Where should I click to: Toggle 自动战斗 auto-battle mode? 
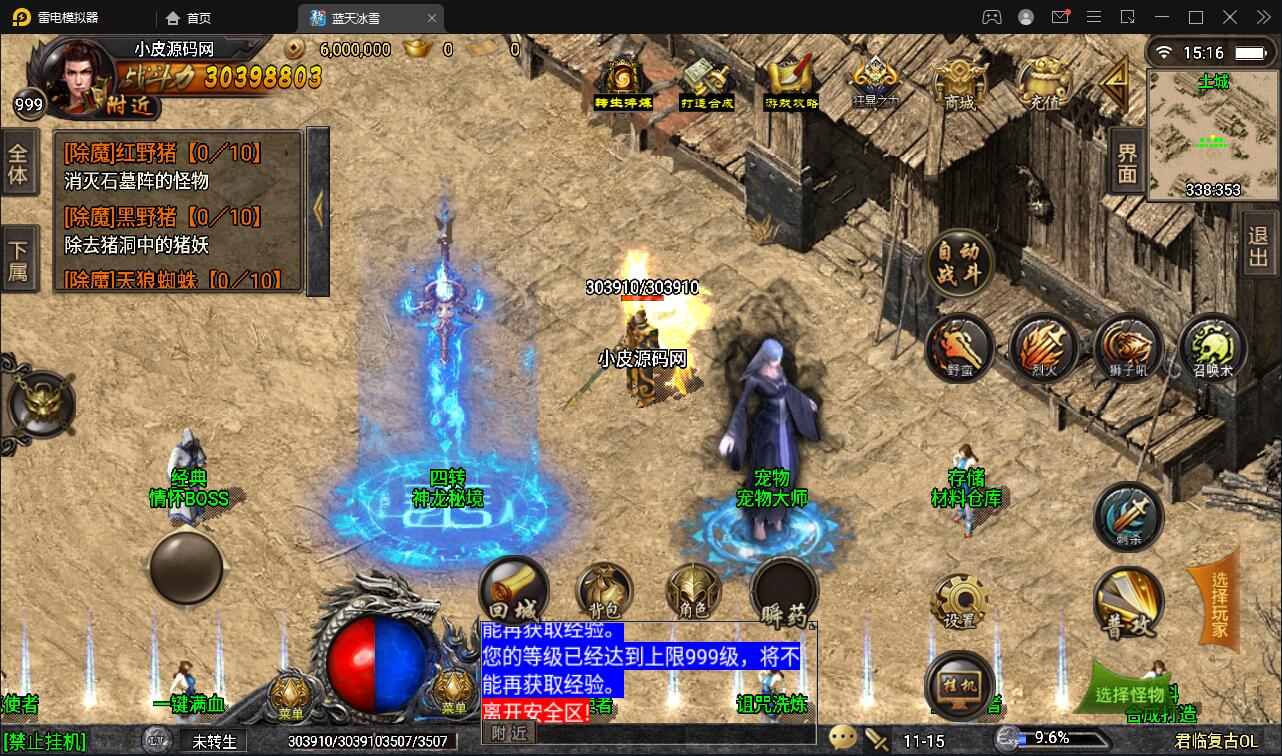click(960, 263)
